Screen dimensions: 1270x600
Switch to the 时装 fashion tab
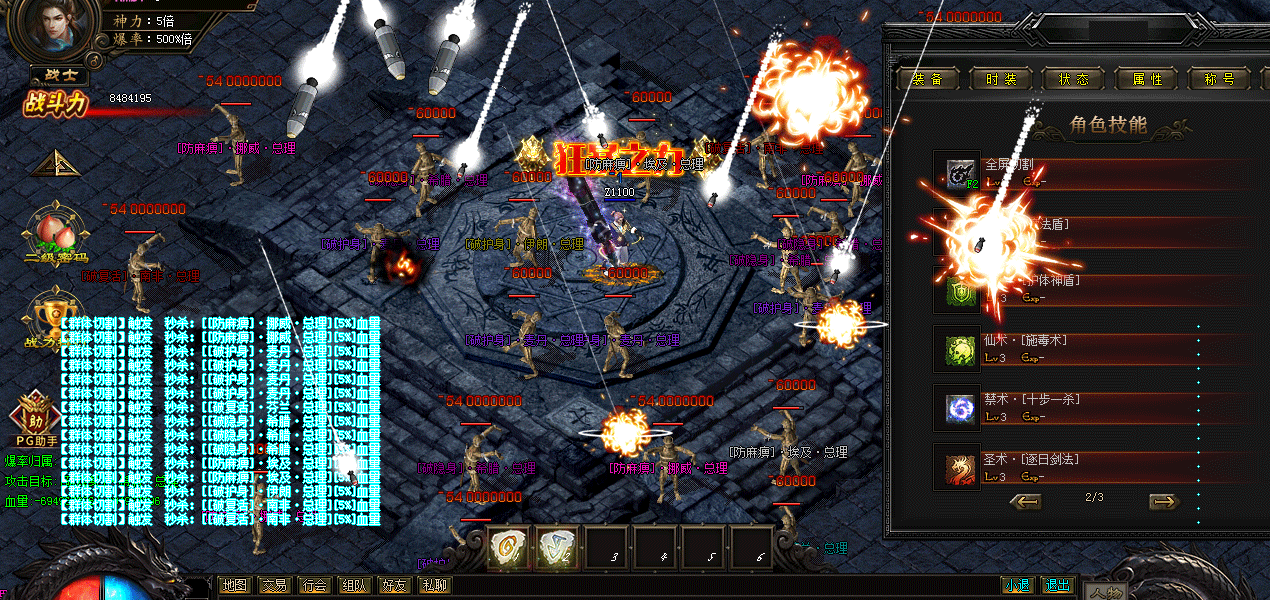(1000, 80)
